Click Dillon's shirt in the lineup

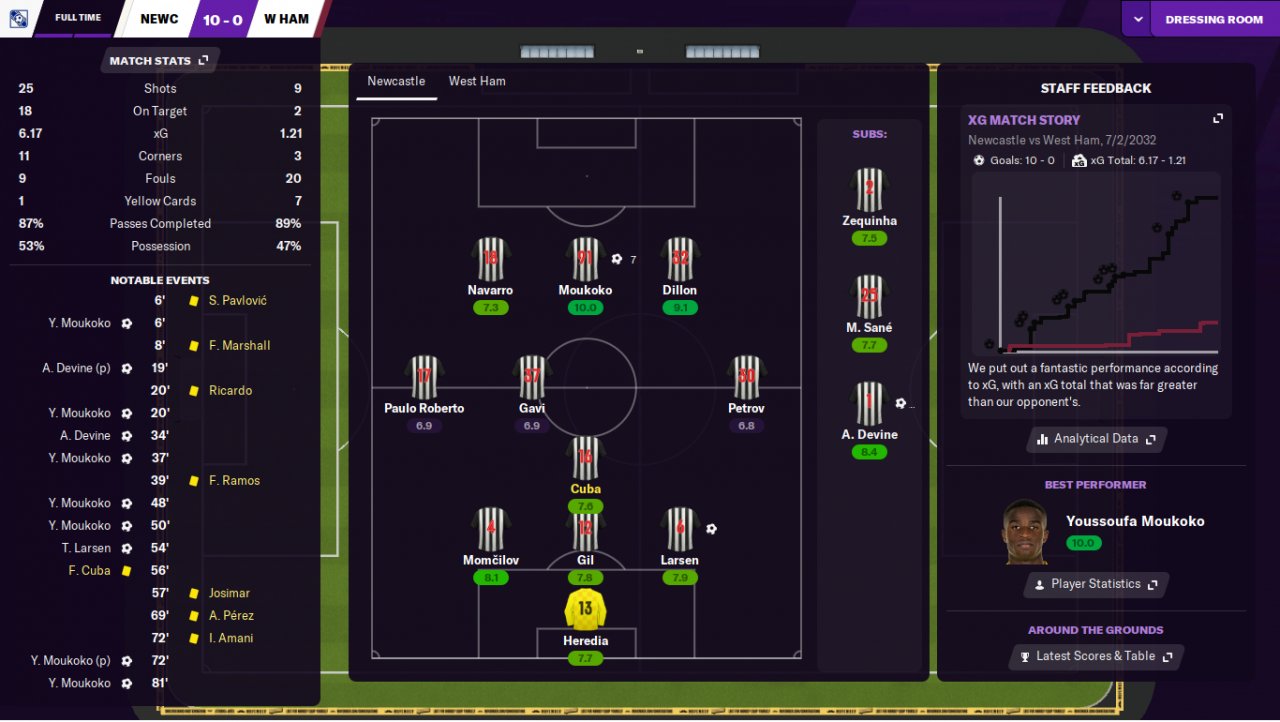point(680,260)
